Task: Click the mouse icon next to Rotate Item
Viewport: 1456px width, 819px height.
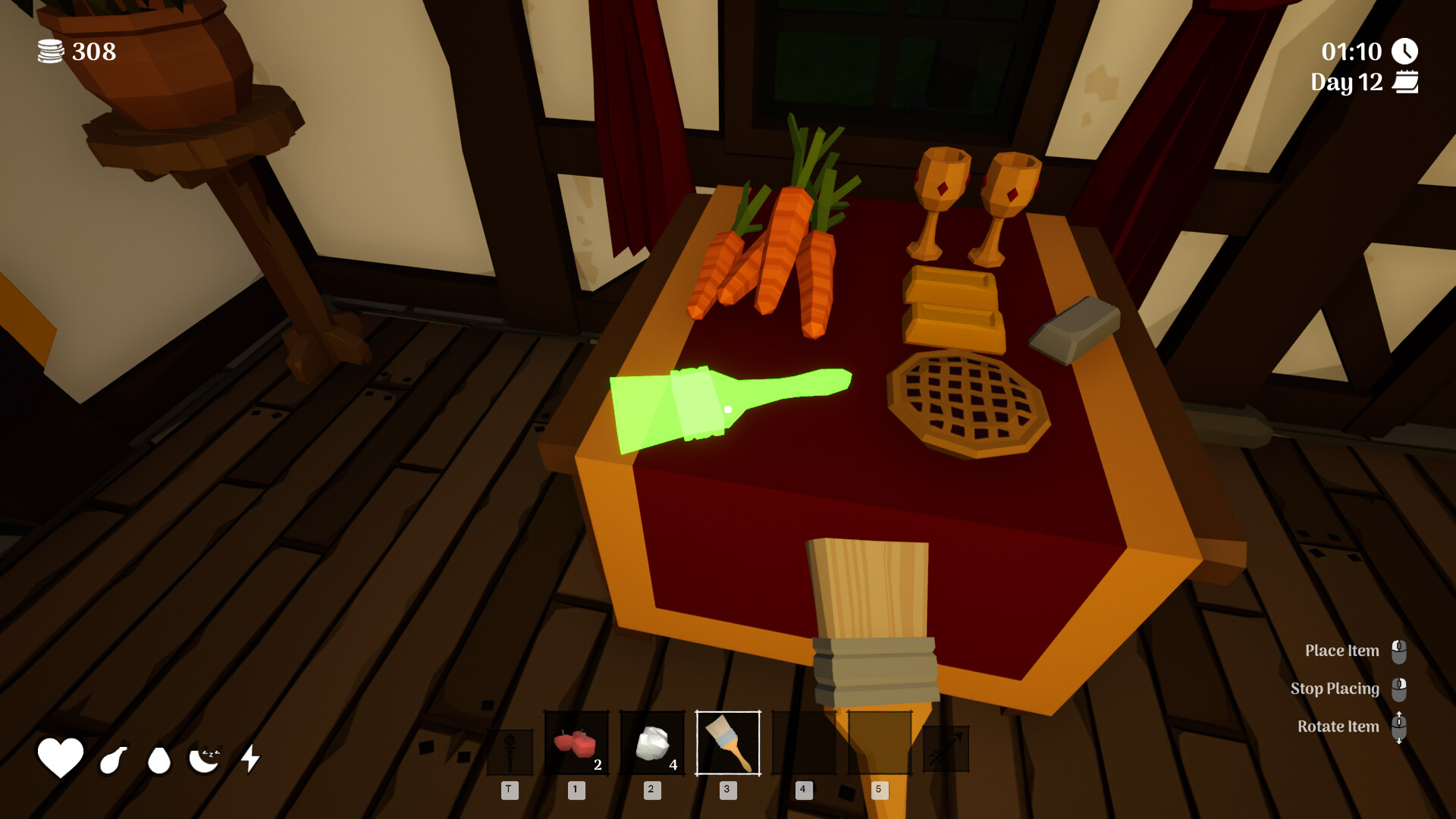Action: [1400, 726]
